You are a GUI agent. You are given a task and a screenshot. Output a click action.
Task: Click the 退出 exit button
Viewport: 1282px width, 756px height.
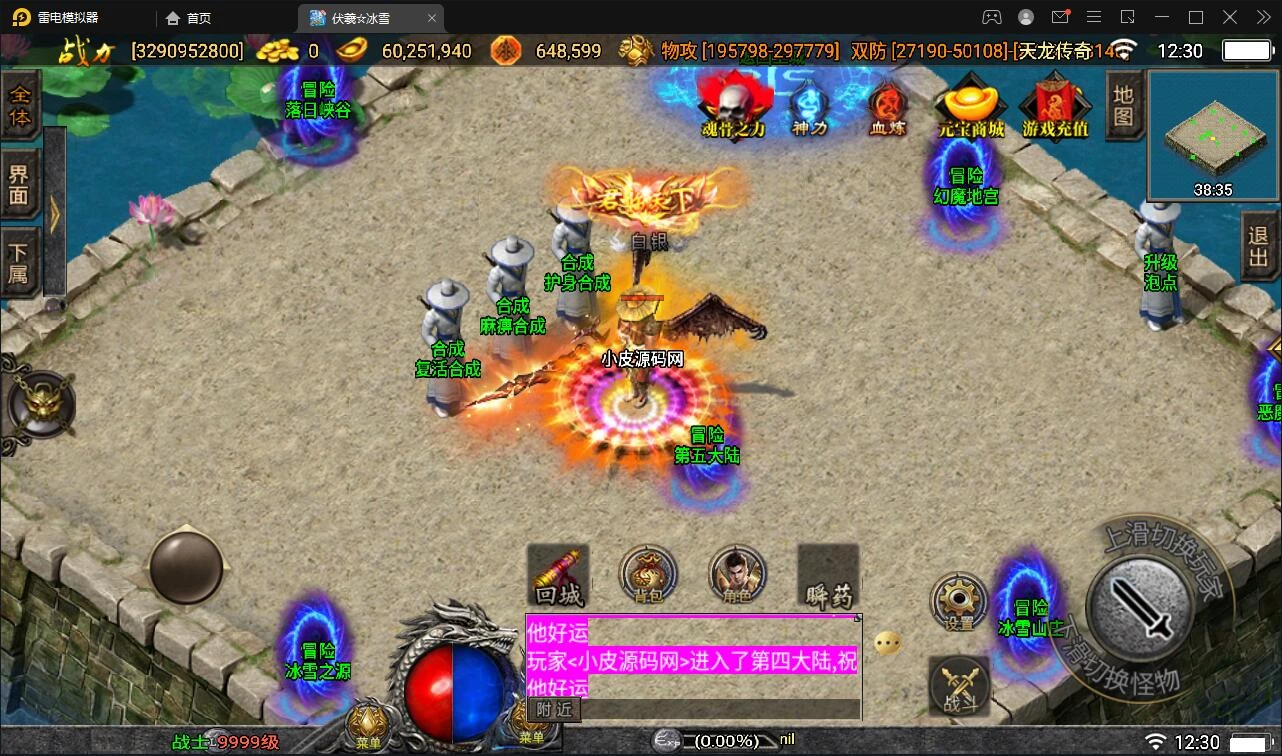click(1259, 248)
